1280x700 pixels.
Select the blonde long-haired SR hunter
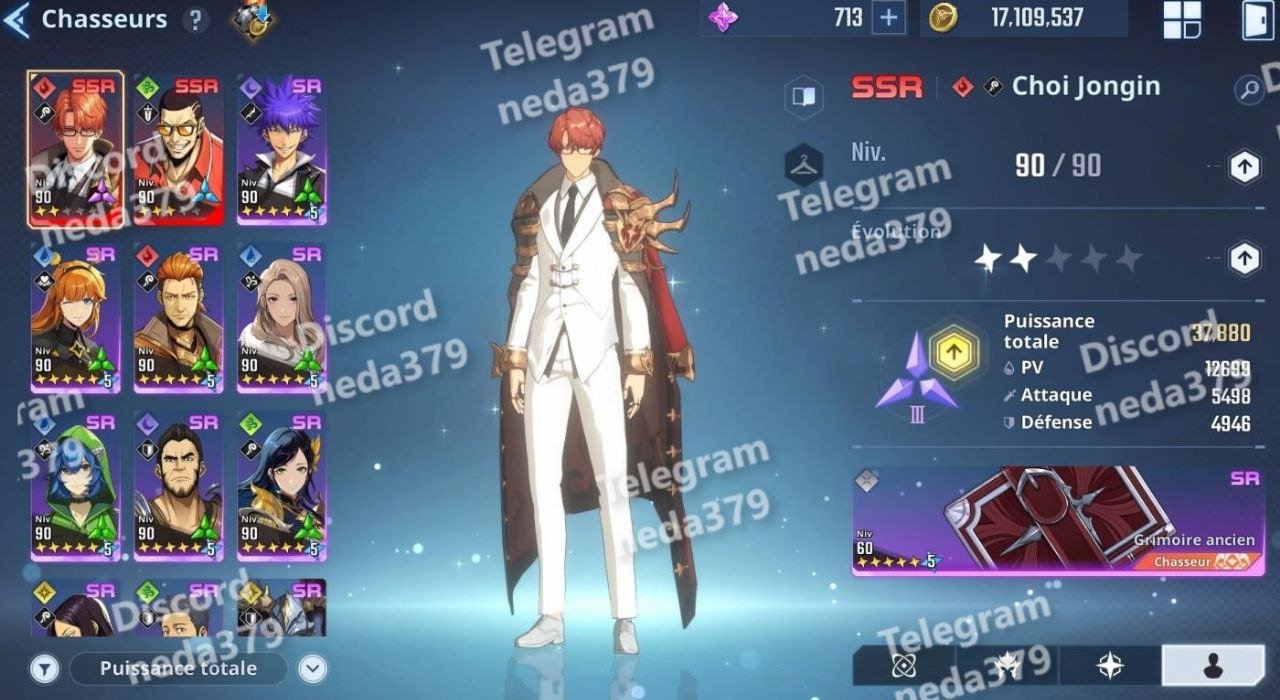coord(281,318)
